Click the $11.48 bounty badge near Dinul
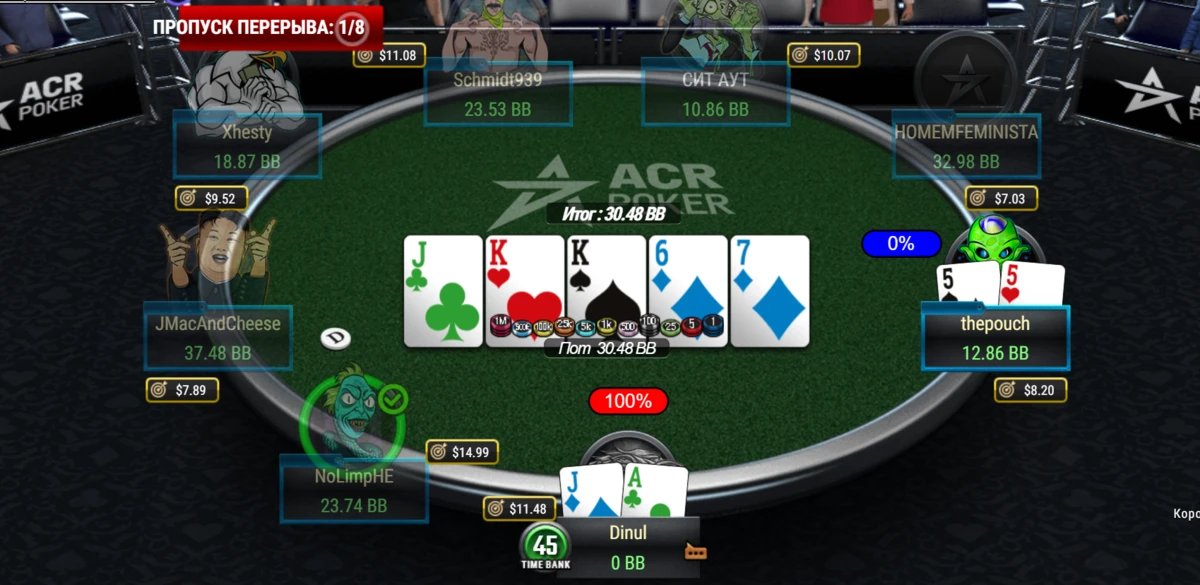Image resolution: width=1200 pixels, height=585 pixels. tap(518, 509)
